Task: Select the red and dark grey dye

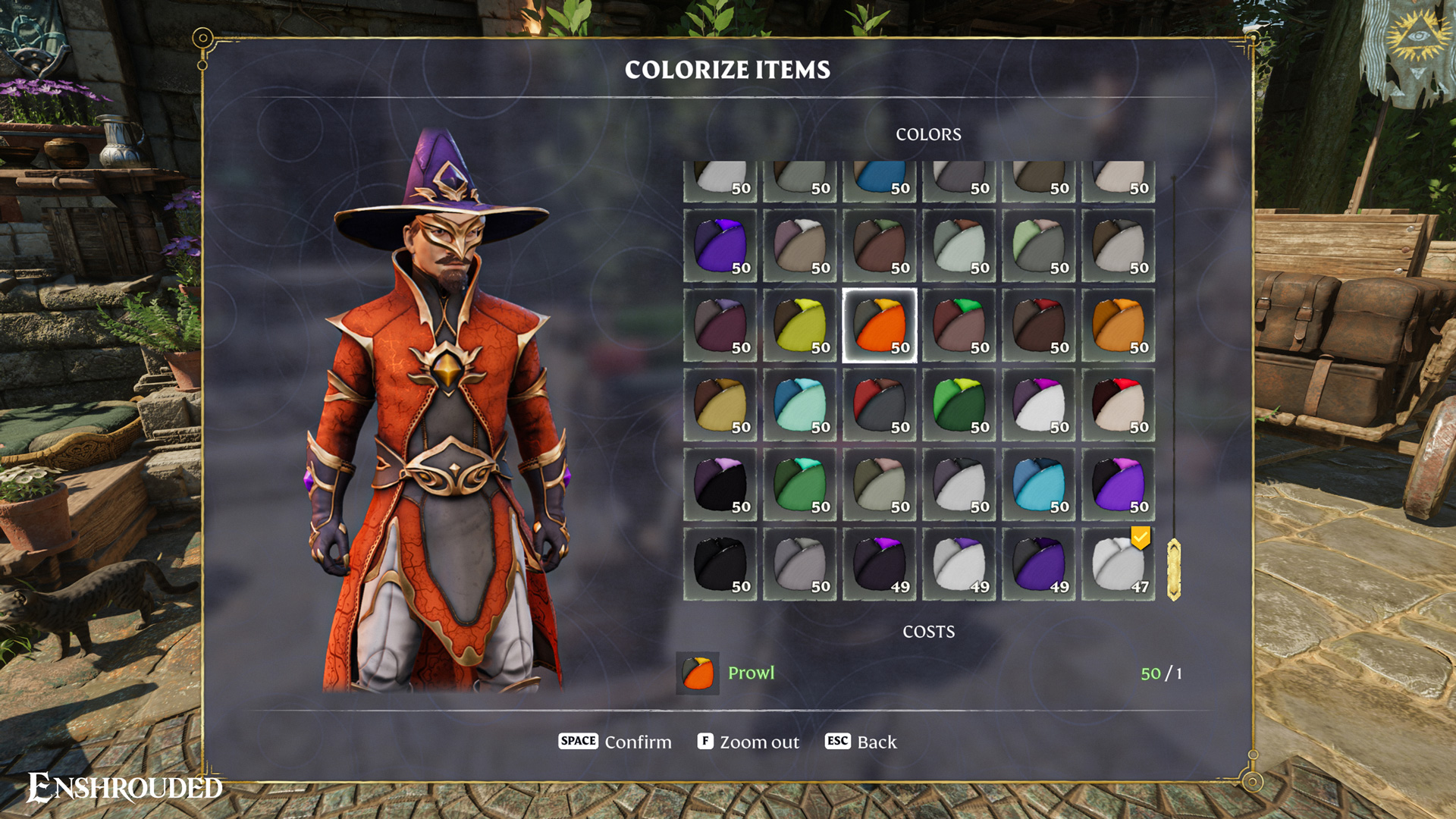Action: coord(880,405)
